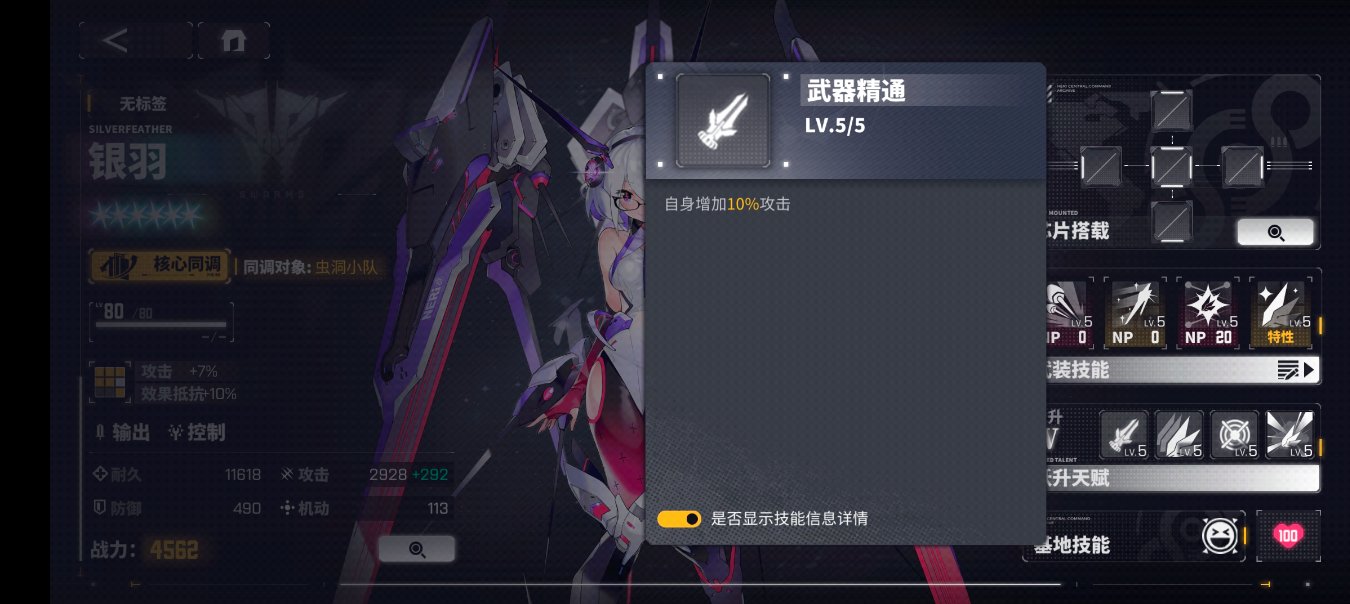The image size is (1350, 604).
Task: Click the 武器精通 weapon mastery icon
Action: tap(723, 121)
